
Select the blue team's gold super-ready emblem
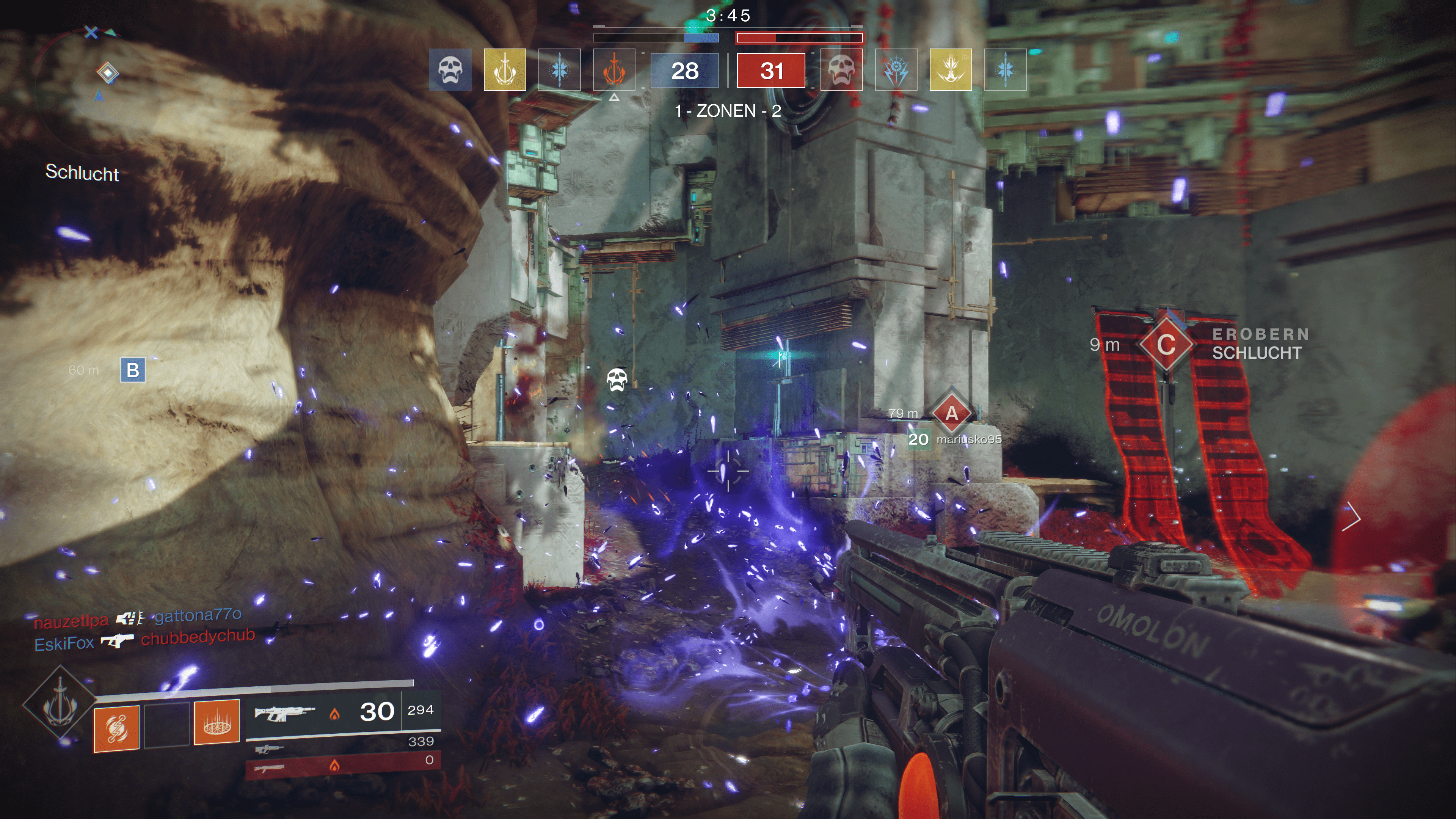click(504, 70)
